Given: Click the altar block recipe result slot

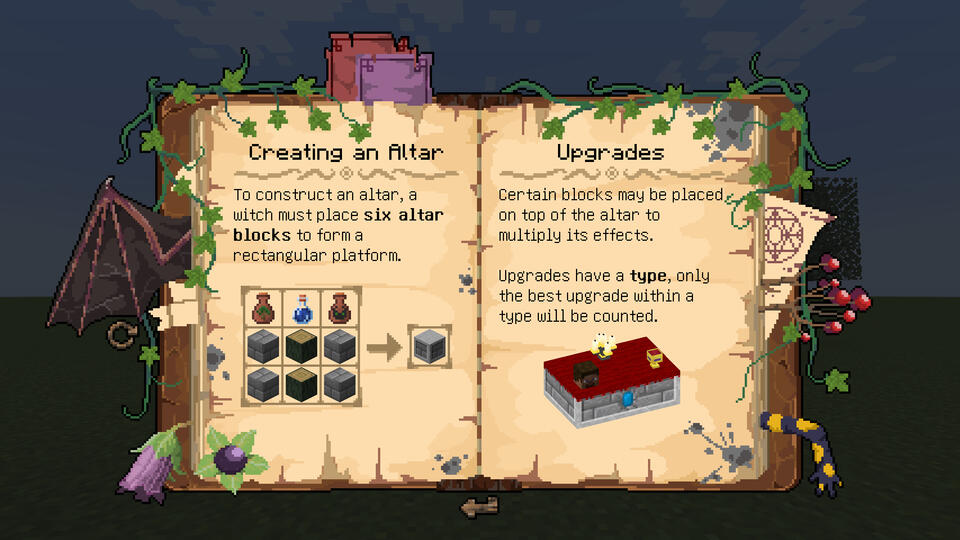Looking at the screenshot, I should tap(429, 348).
